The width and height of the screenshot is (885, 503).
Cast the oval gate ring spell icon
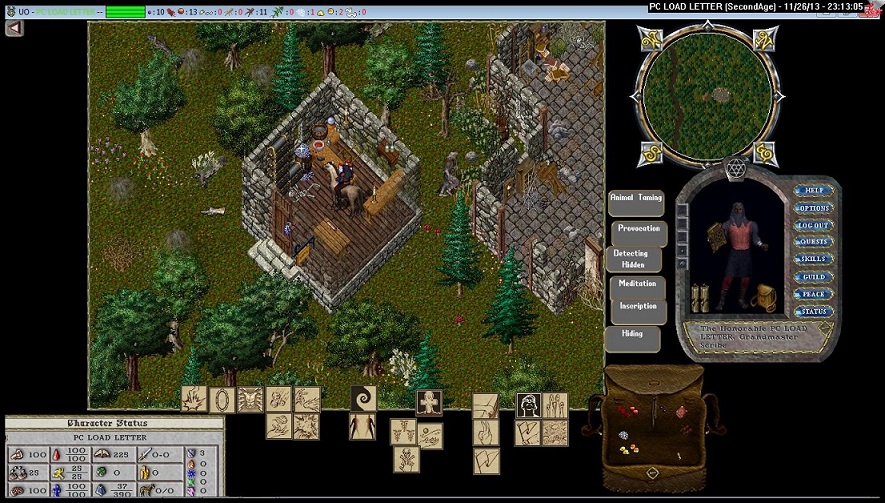tap(222, 399)
